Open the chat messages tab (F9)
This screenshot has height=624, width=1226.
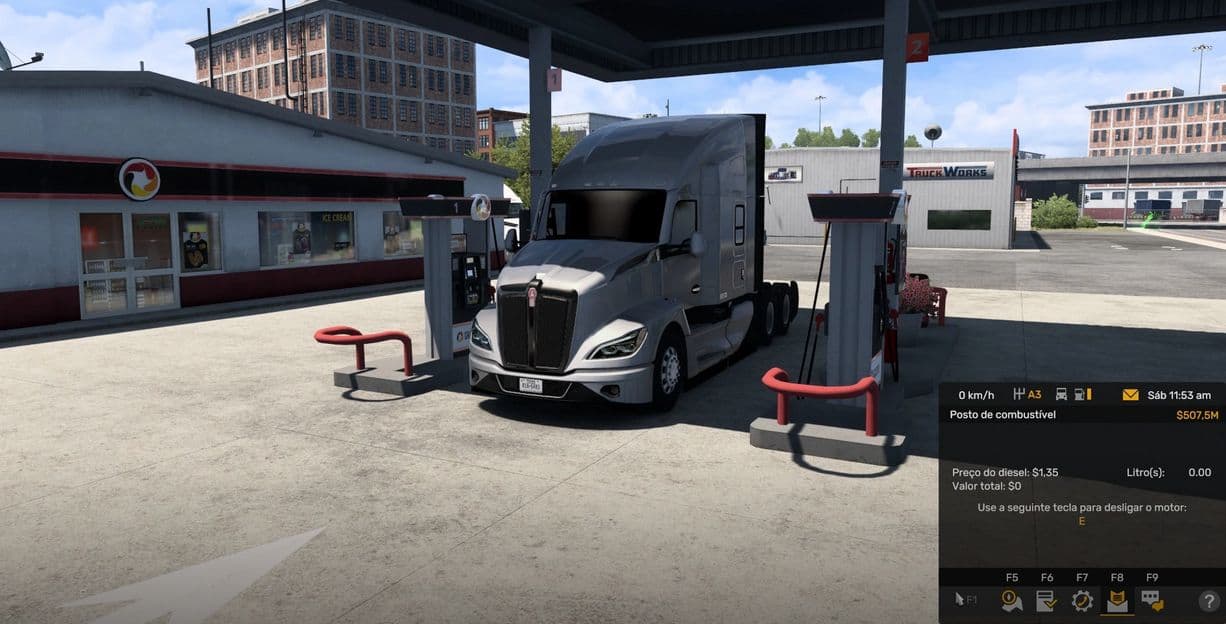pos(1152,600)
